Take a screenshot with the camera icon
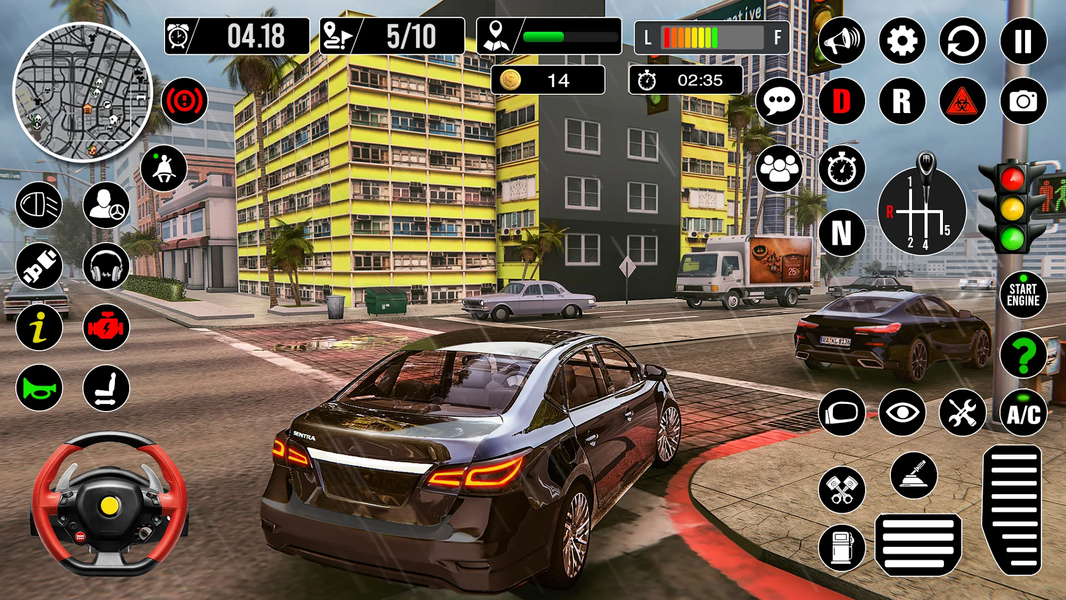Viewport: 1066px width, 600px height. point(1023,101)
